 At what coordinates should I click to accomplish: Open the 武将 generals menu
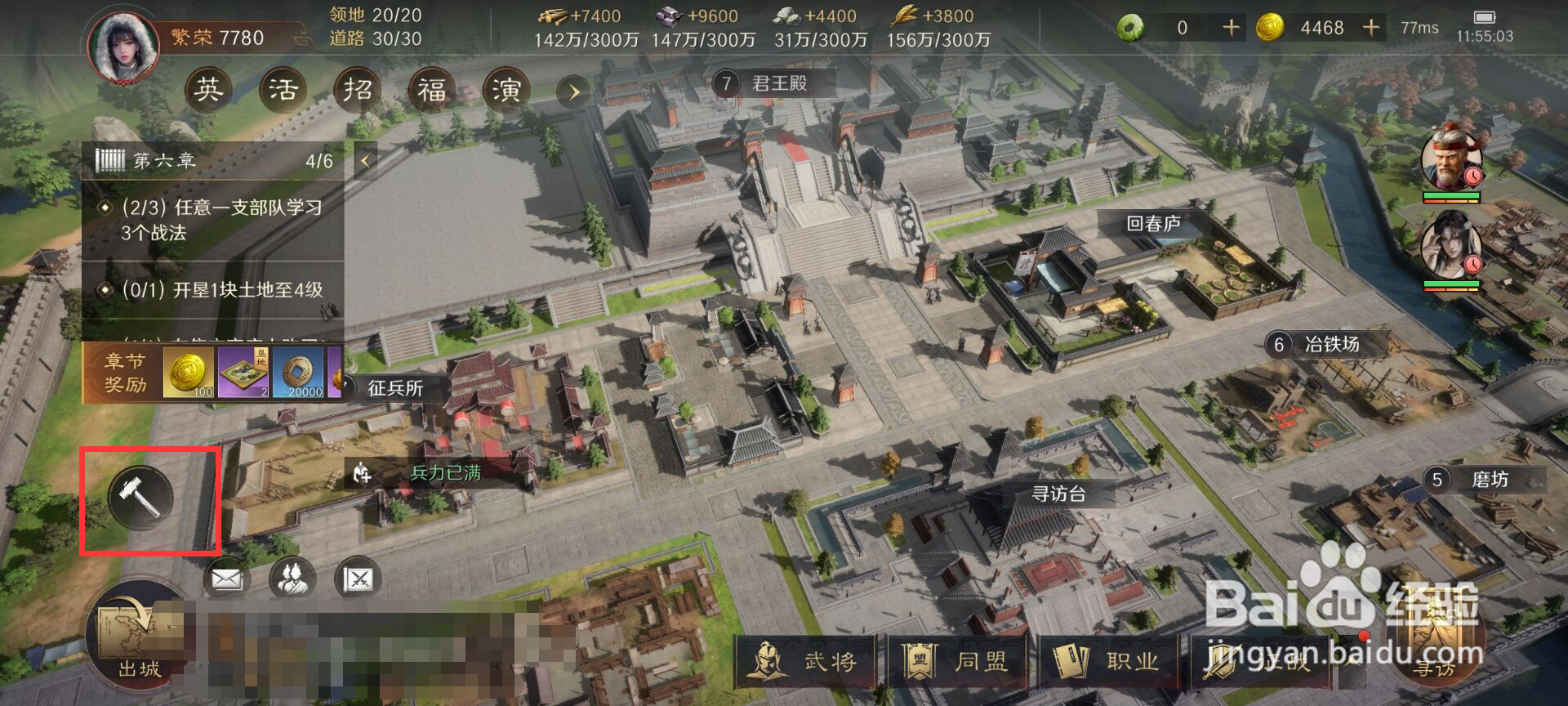[807, 660]
